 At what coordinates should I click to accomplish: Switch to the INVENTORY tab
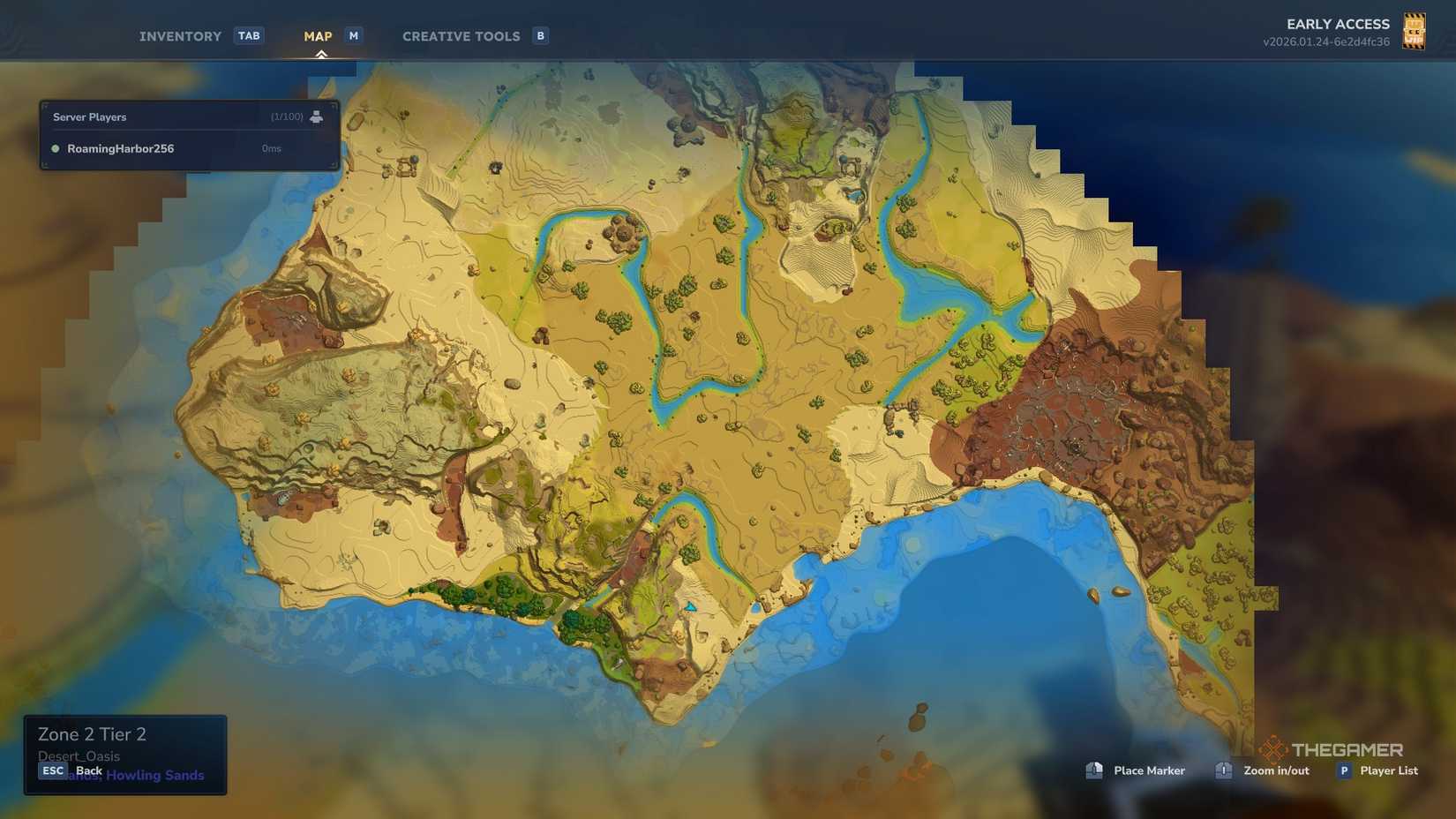point(179,35)
